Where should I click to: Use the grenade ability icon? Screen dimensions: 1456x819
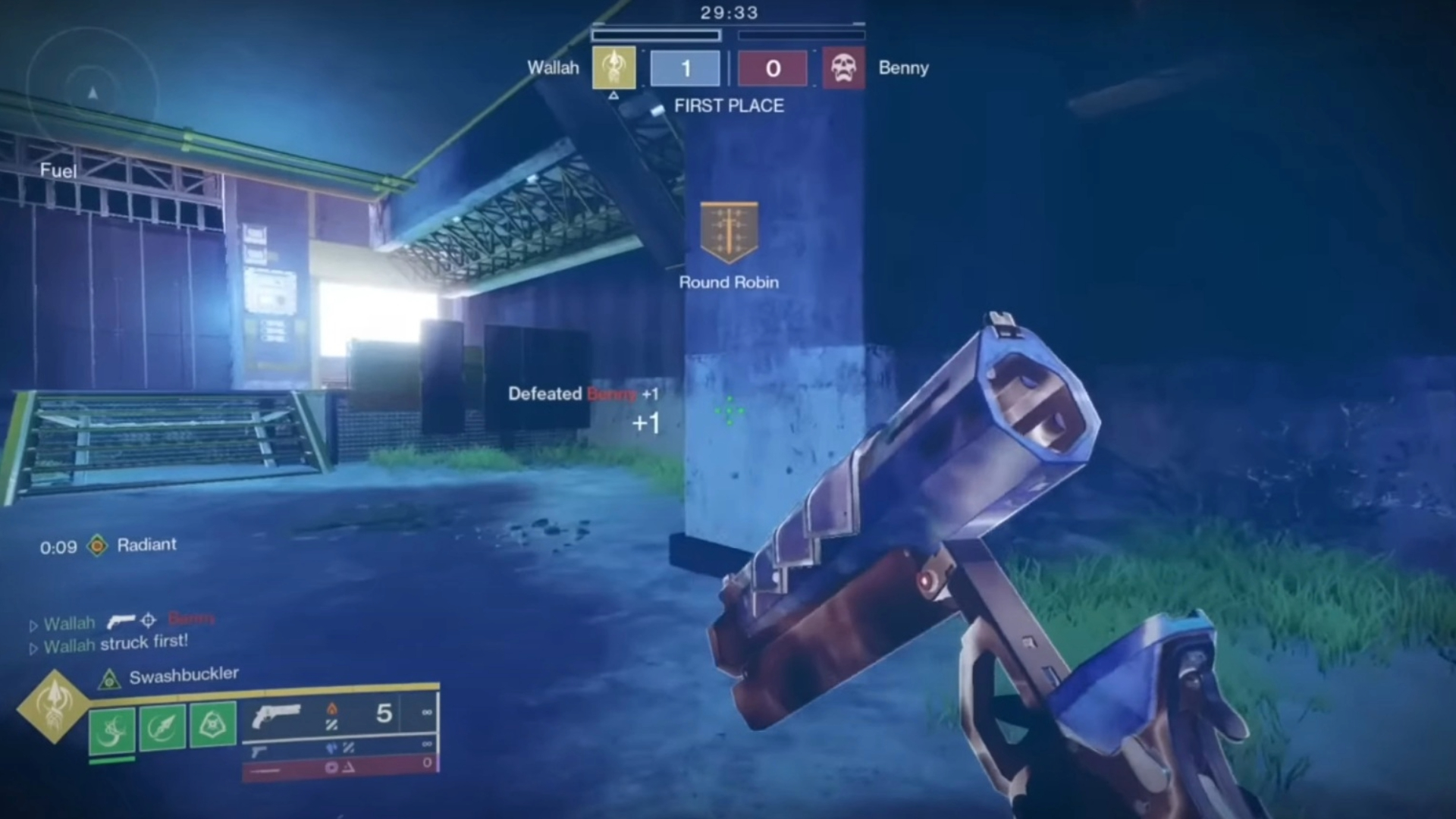click(x=112, y=729)
